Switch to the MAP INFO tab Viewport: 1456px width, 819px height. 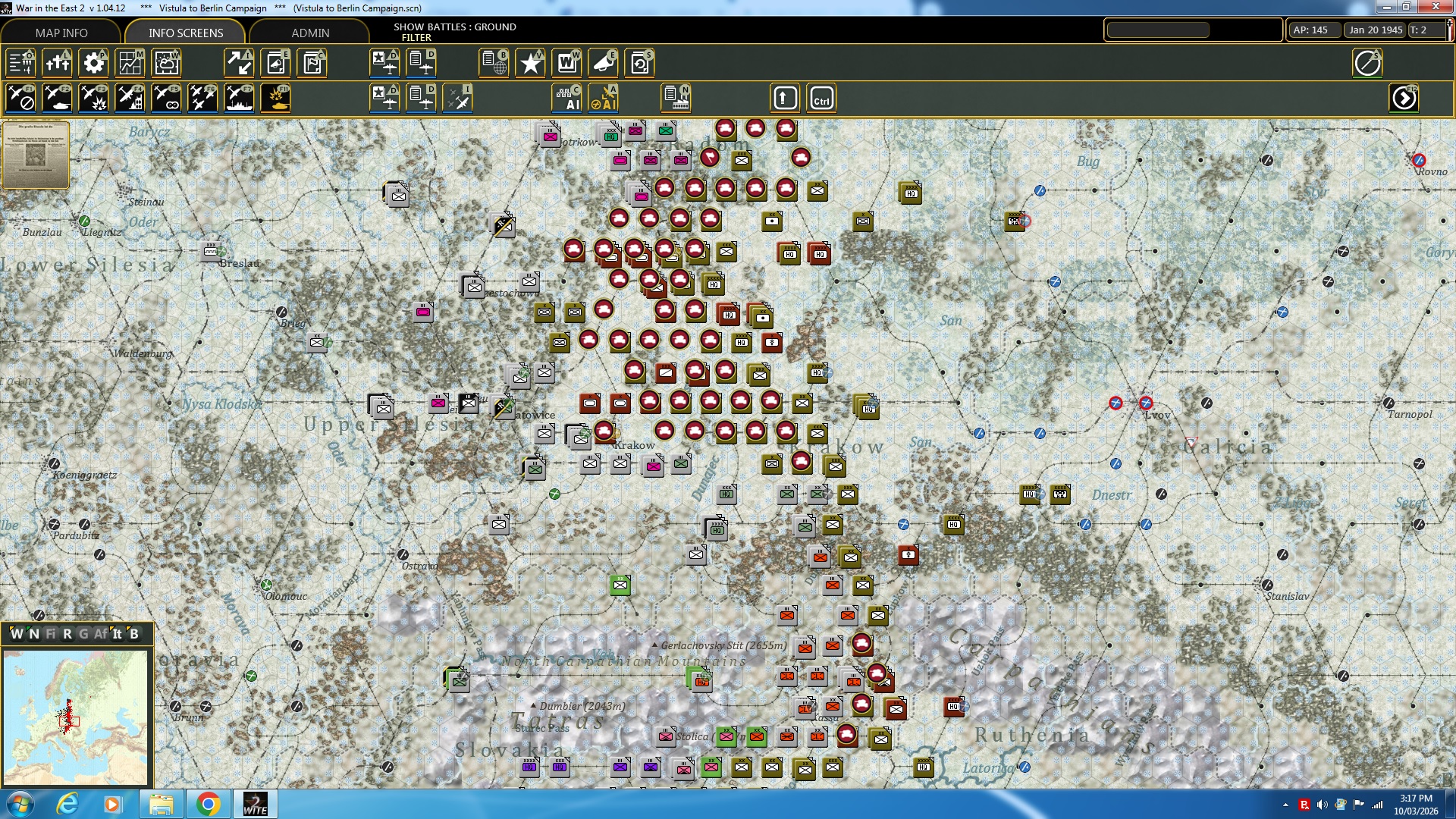(x=63, y=33)
